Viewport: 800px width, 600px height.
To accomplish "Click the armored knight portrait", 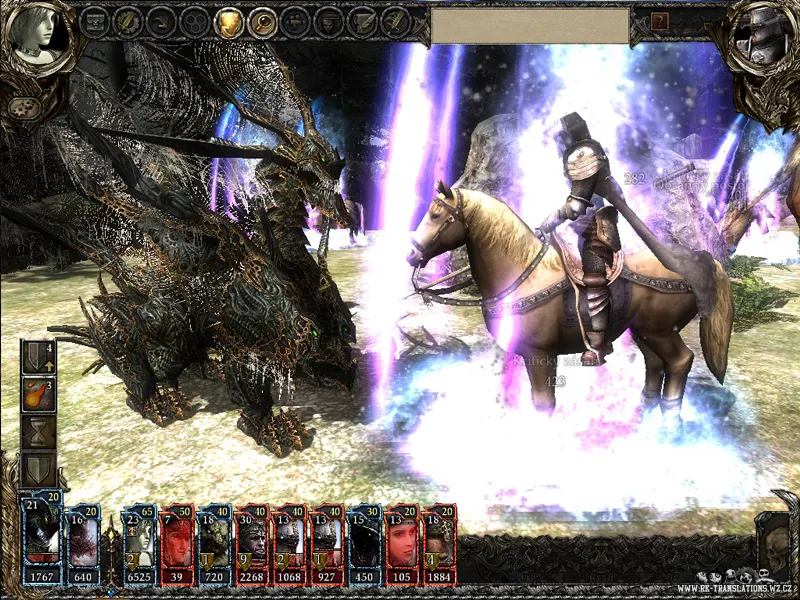I will (x=759, y=33).
